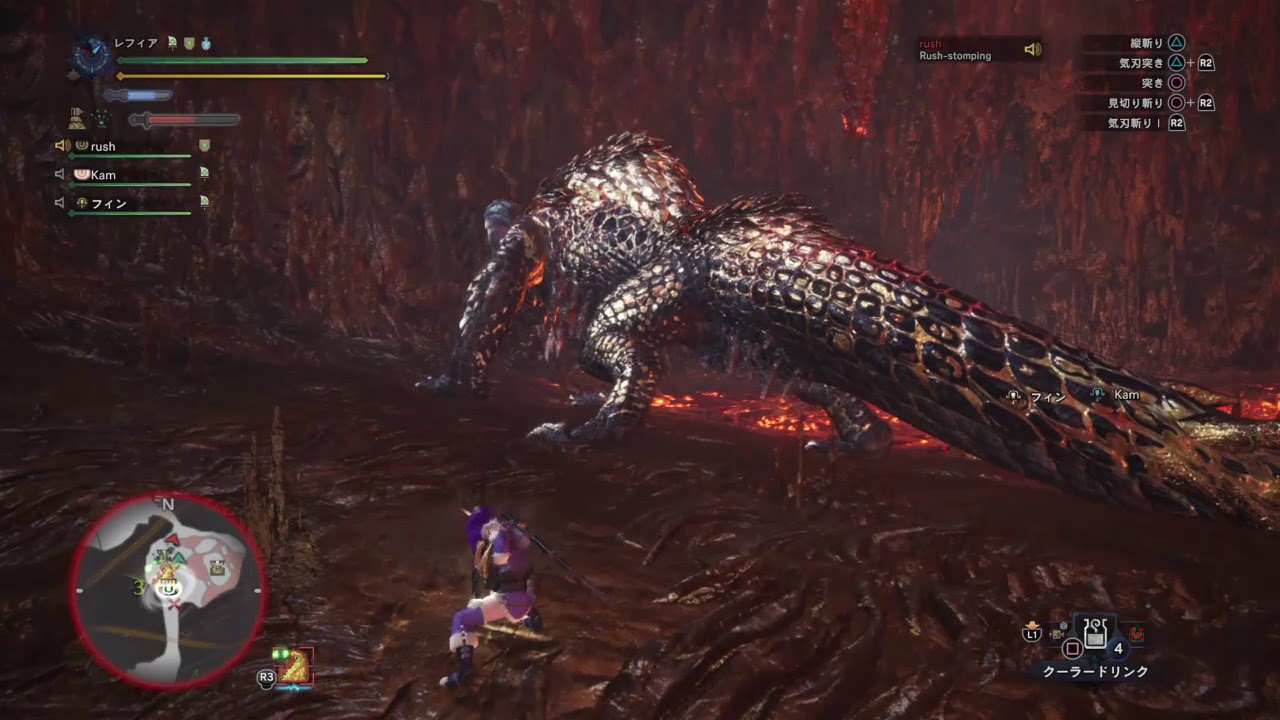Click レフィア's yellow stamina bar
Screen dimensions: 1280x720
[x=250, y=75]
